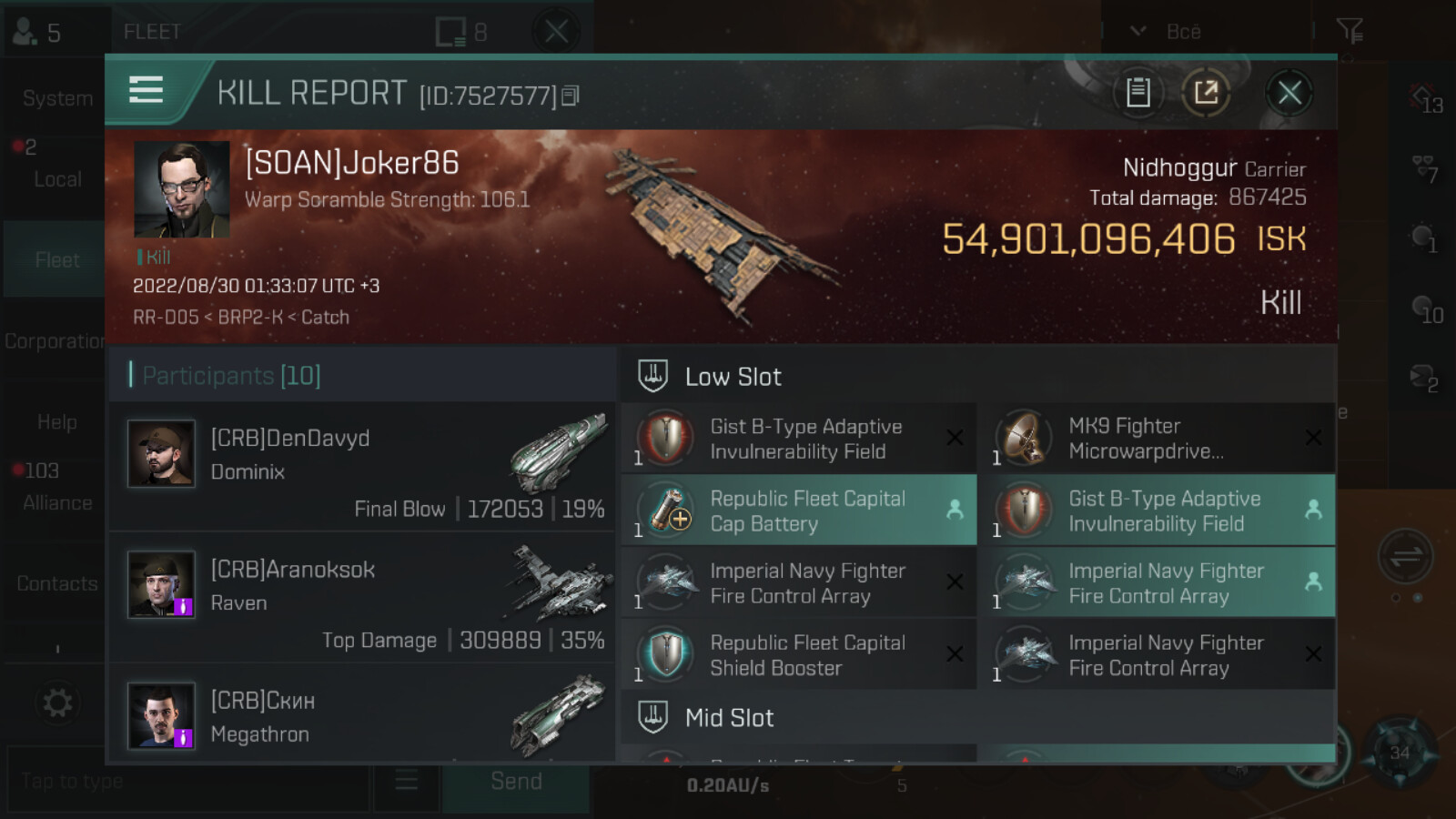Viewport: 1456px width, 819px height.
Task: Open the Local chat channel
Action: [x=56, y=178]
